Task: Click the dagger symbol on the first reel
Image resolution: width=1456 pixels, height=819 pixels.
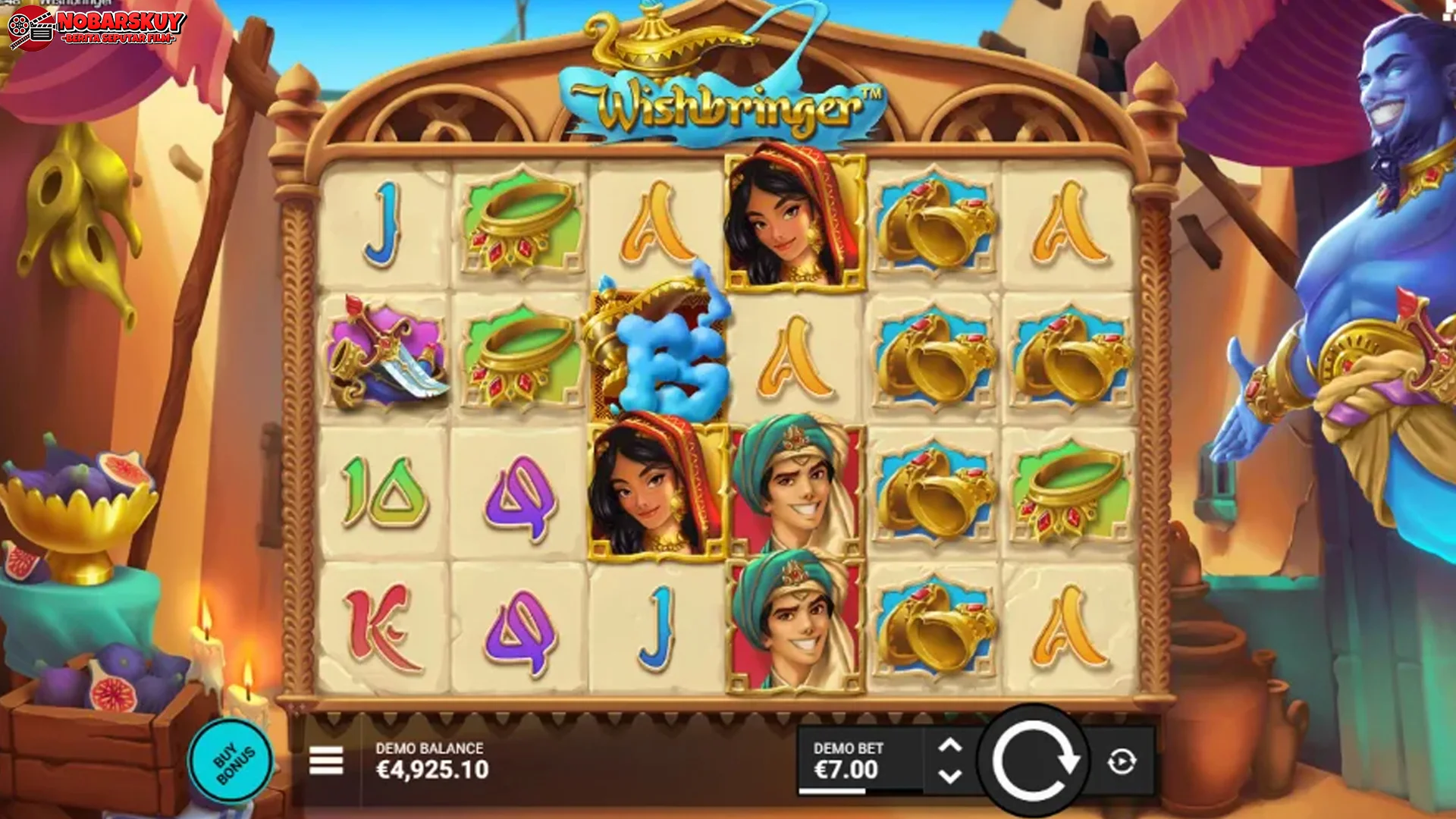Action: tap(387, 353)
